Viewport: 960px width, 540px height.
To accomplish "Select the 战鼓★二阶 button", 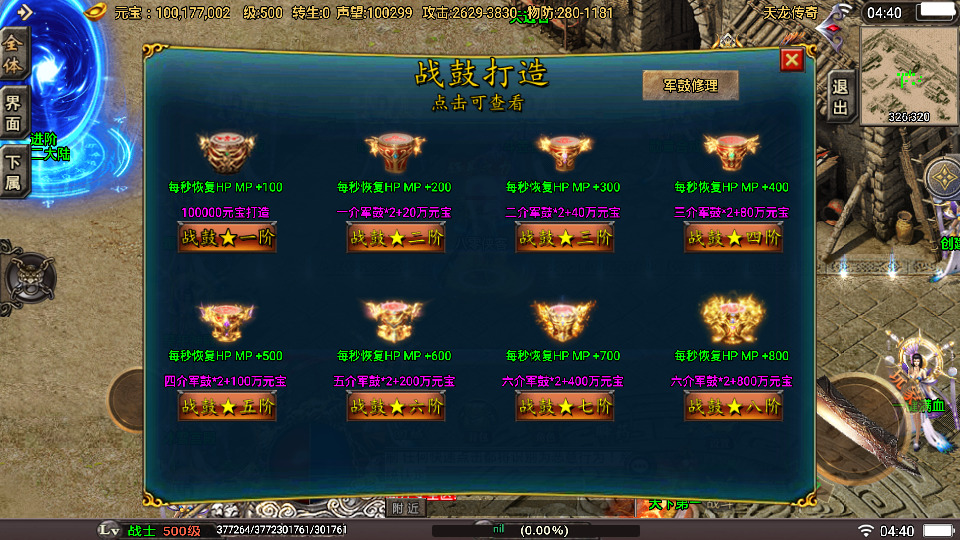I will pyautogui.click(x=396, y=238).
